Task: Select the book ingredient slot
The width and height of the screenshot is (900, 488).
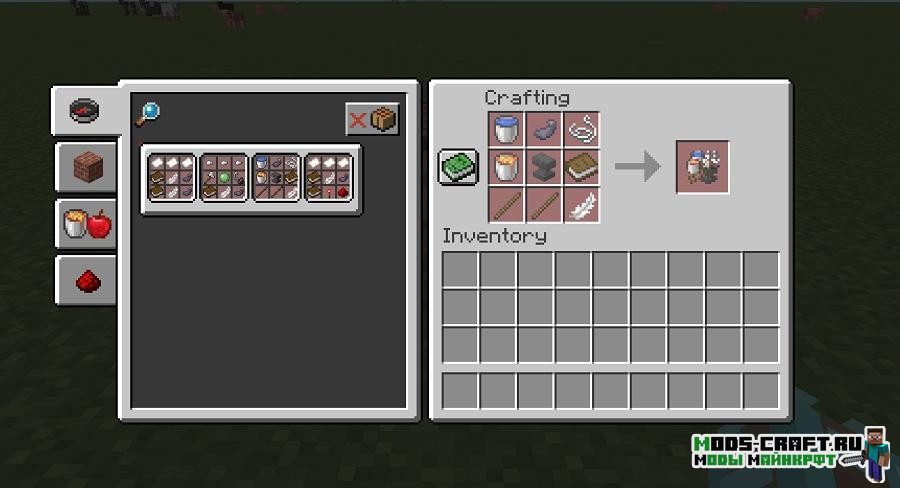Action: point(581,167)
